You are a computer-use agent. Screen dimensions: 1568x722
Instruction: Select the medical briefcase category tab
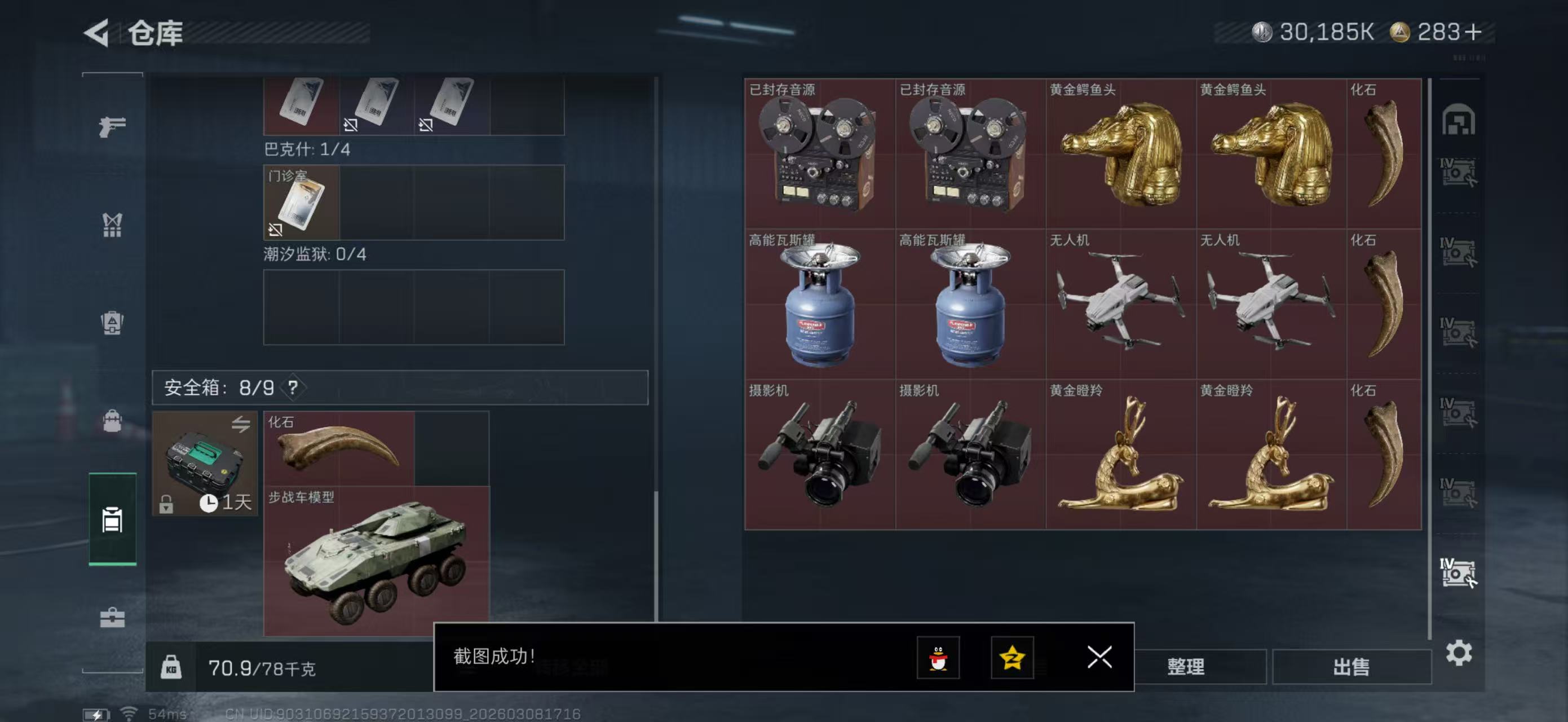tap(112, 618)
